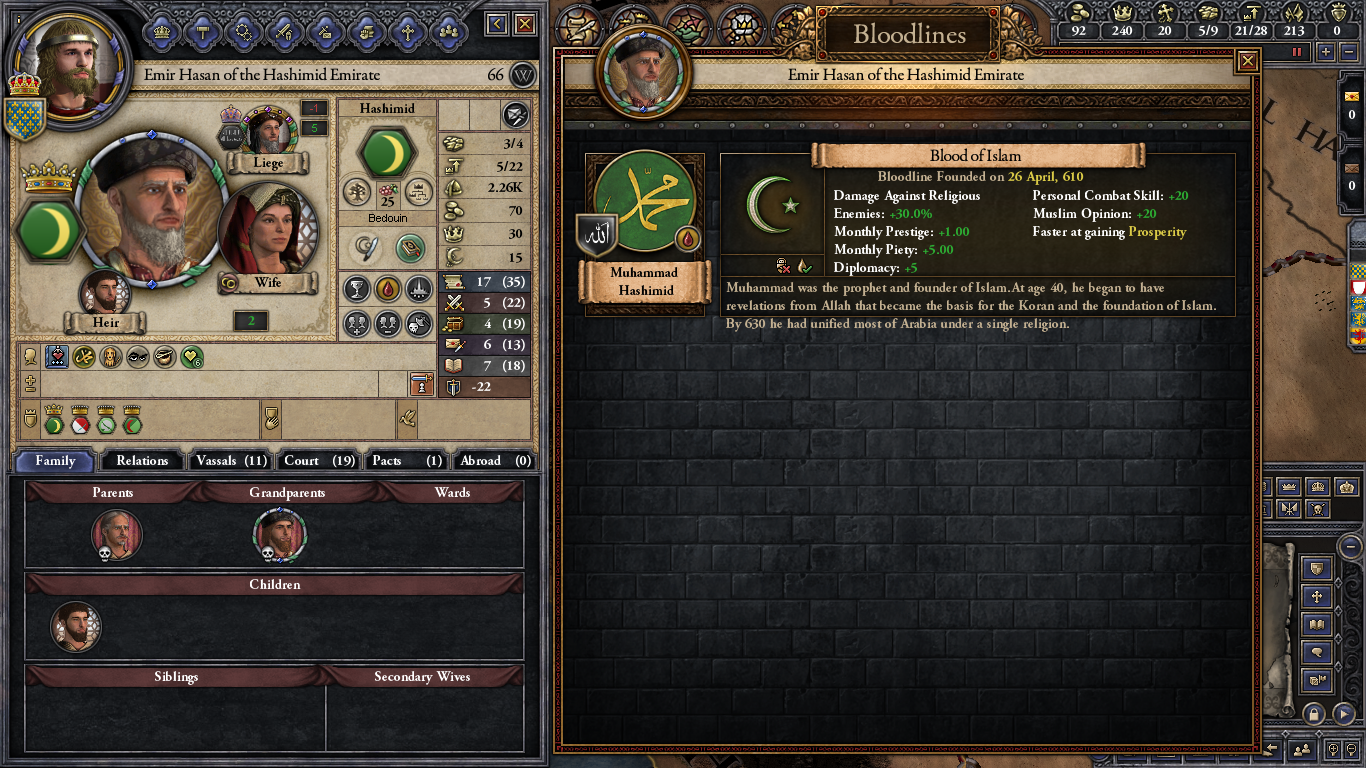Open the Intrigue plots icon in top toolbar
This screenshot has width=1366, height=768.
pyautogui.click(x=324, y=30)
